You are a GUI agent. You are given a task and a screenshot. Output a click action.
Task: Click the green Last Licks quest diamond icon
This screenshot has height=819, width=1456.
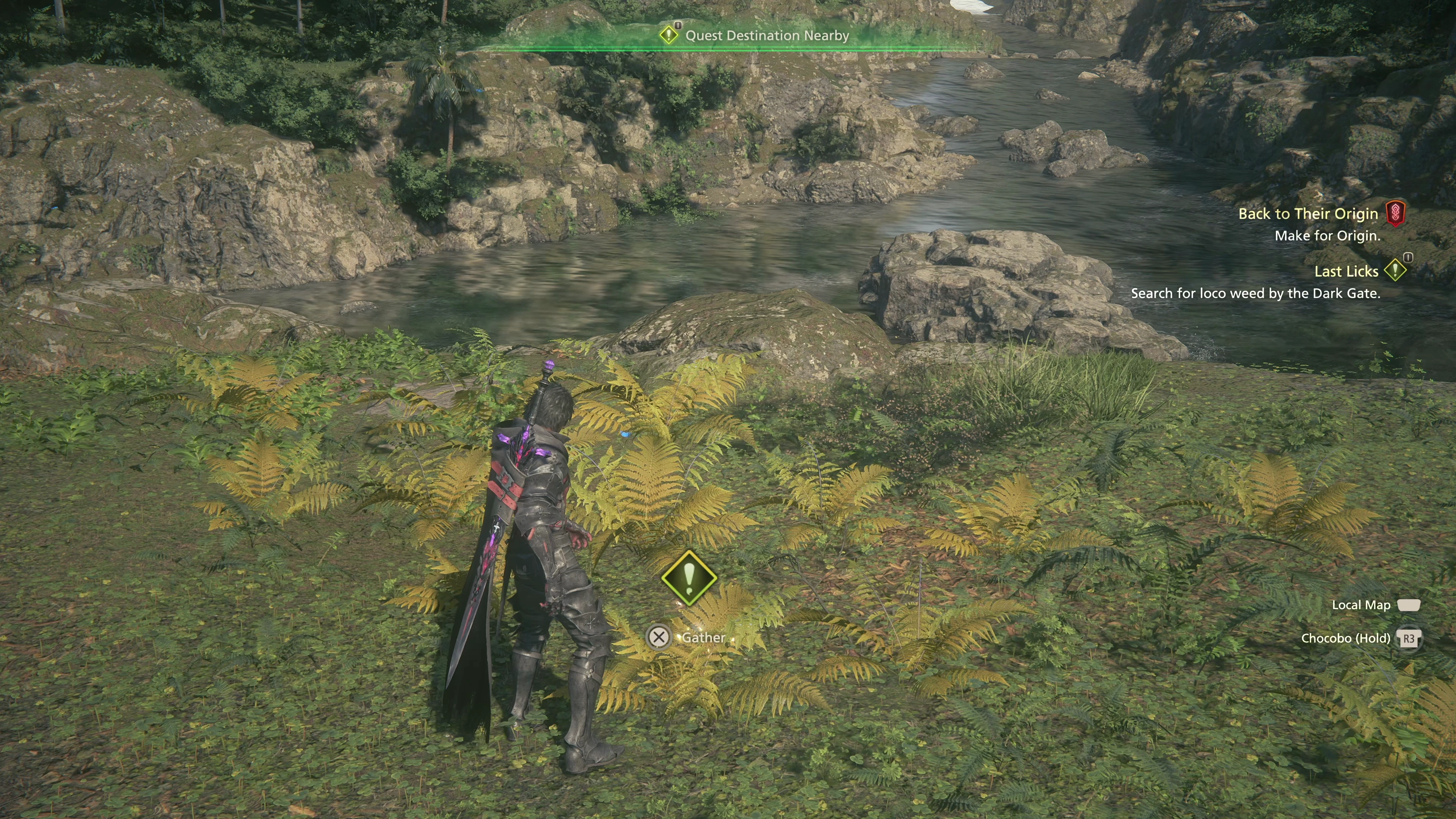tap(1395, 270)
